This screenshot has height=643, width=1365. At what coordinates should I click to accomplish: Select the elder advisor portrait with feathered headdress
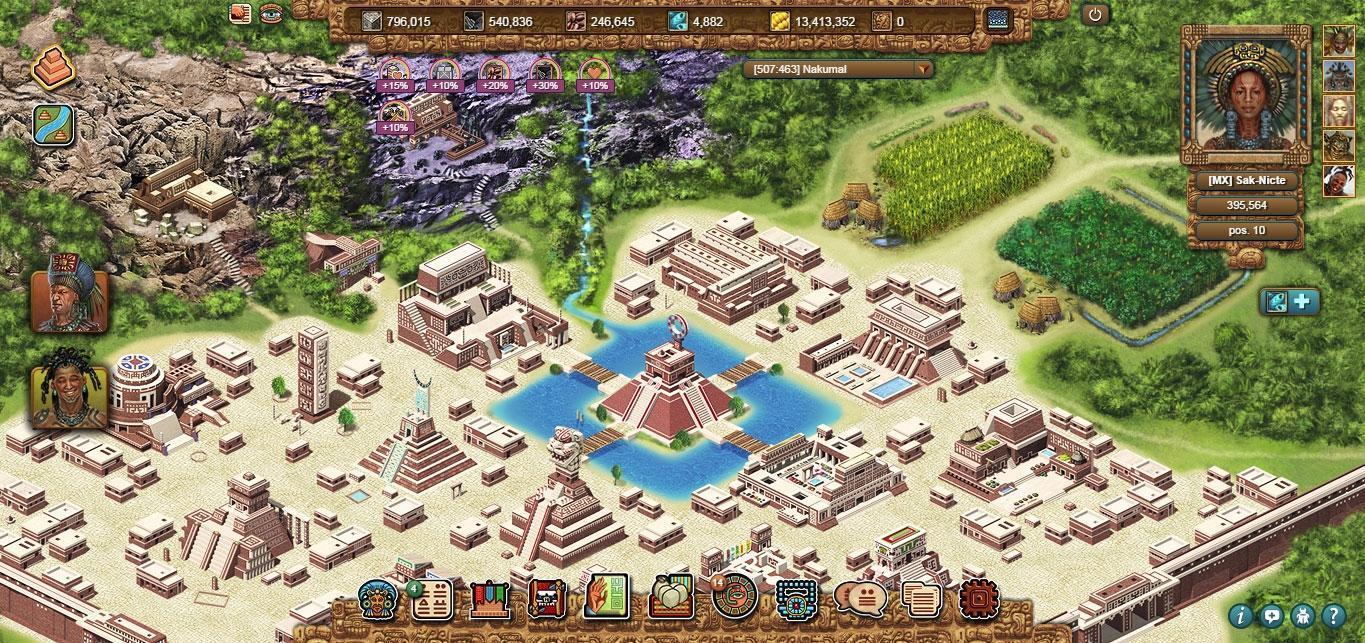pos(69,291)
